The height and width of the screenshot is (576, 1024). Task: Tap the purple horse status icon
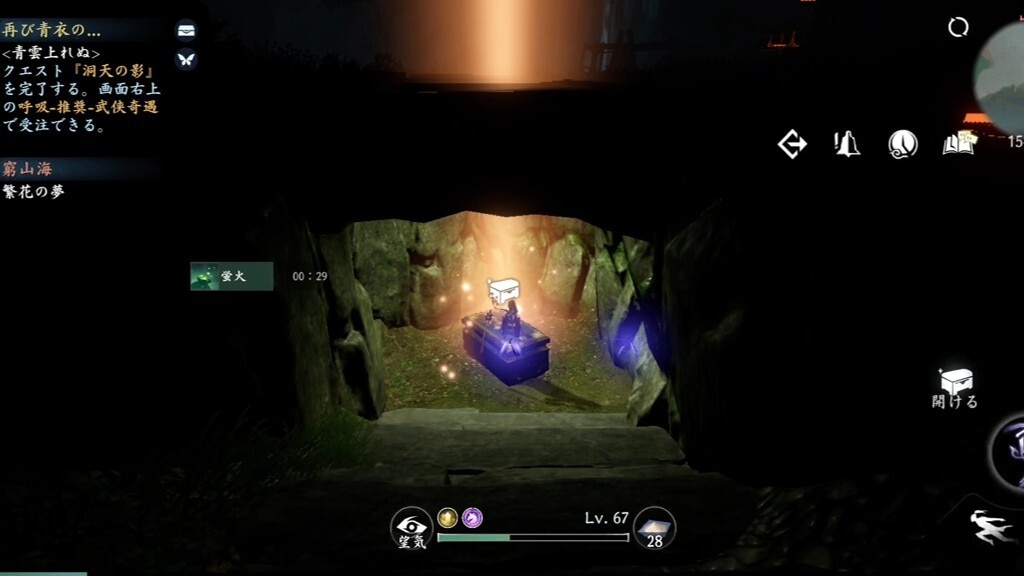pos(472,517)
